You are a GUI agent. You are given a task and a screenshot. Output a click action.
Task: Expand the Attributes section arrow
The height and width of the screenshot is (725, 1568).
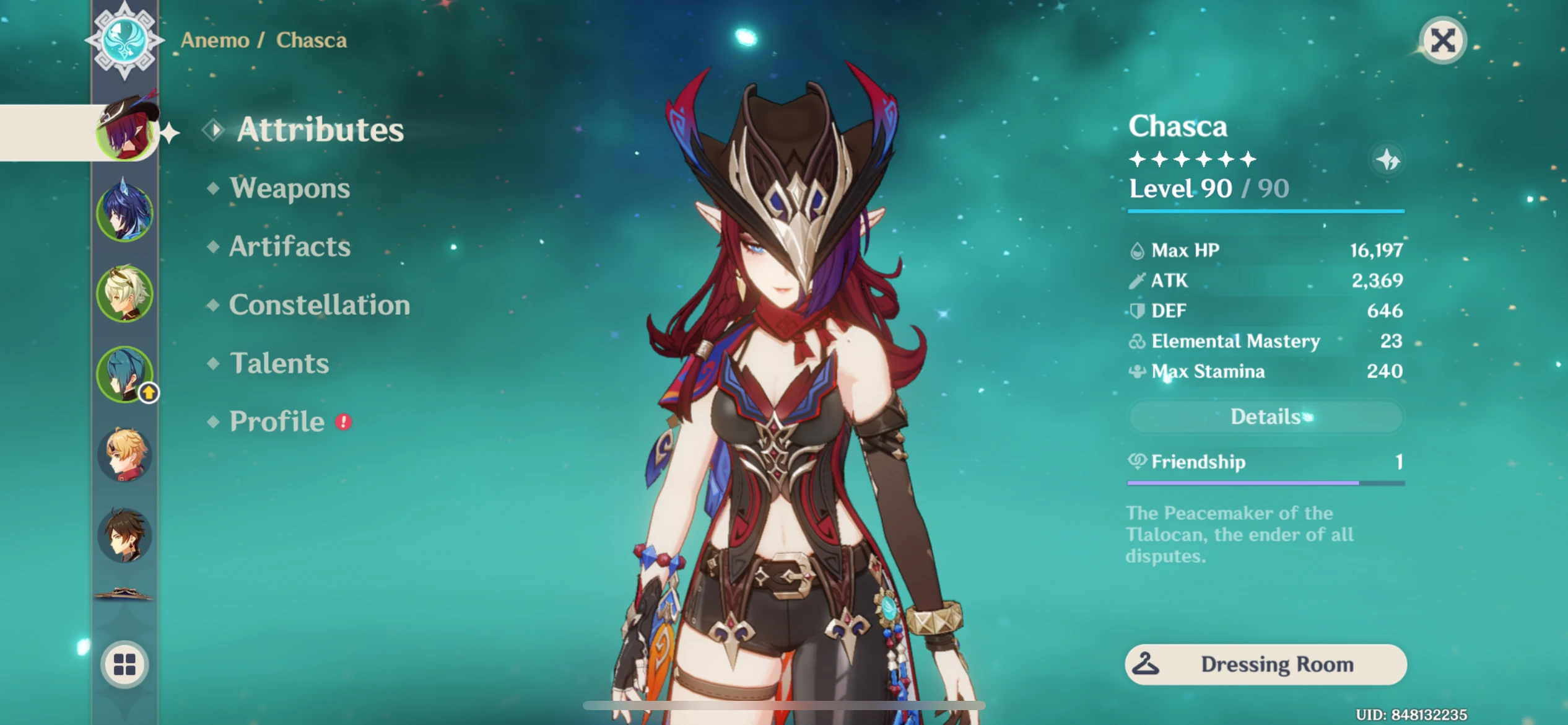click(x=214, y=130)
